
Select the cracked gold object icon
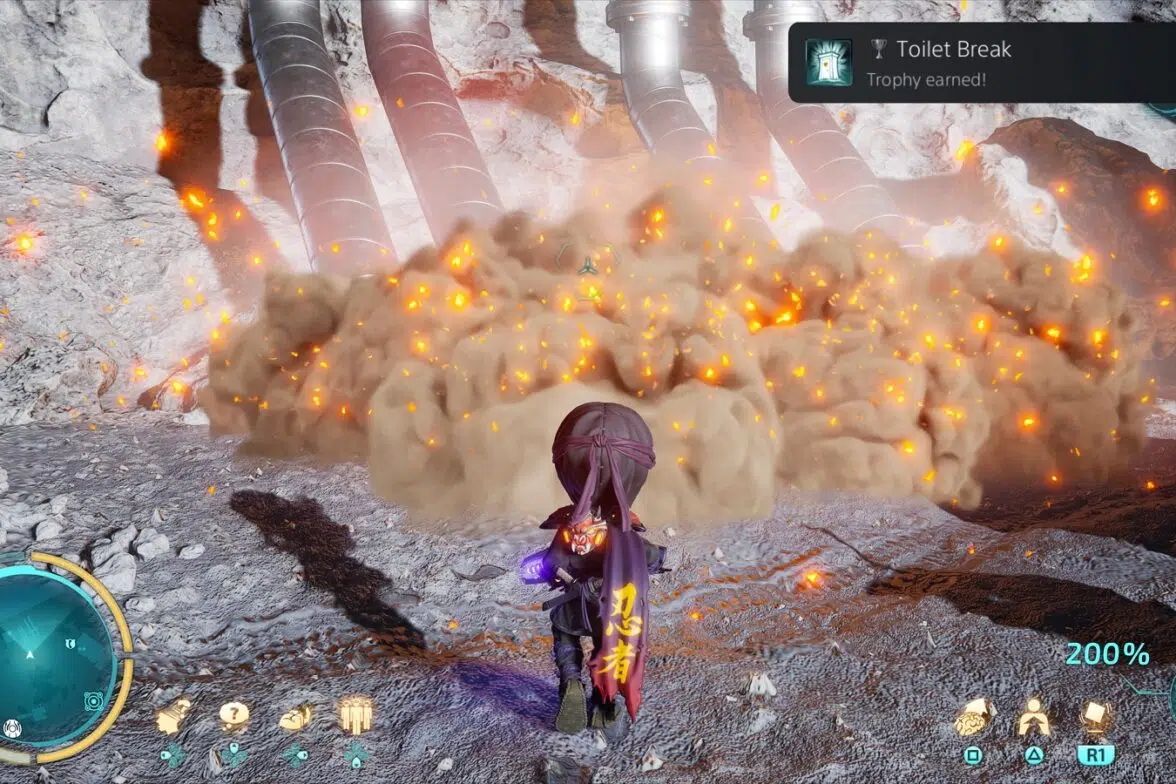coord(295,717)
